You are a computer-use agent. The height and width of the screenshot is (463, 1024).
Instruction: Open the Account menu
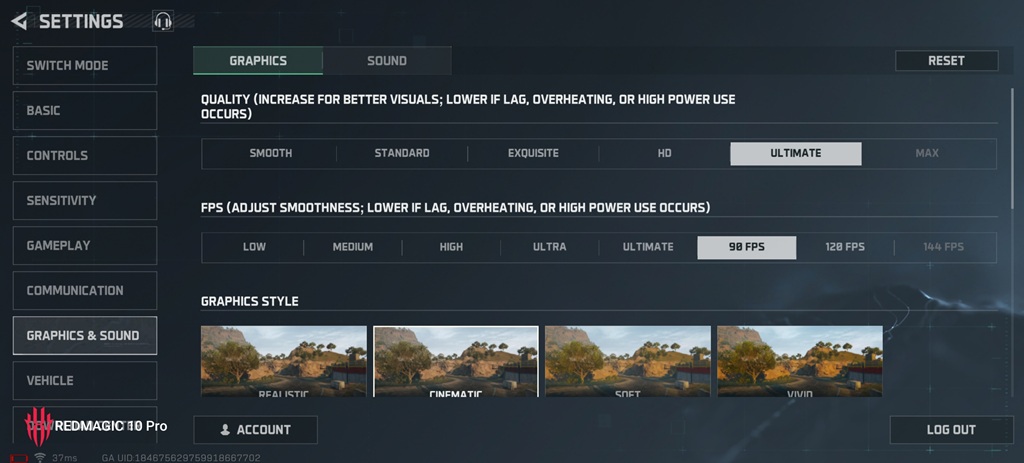(255, 430)
